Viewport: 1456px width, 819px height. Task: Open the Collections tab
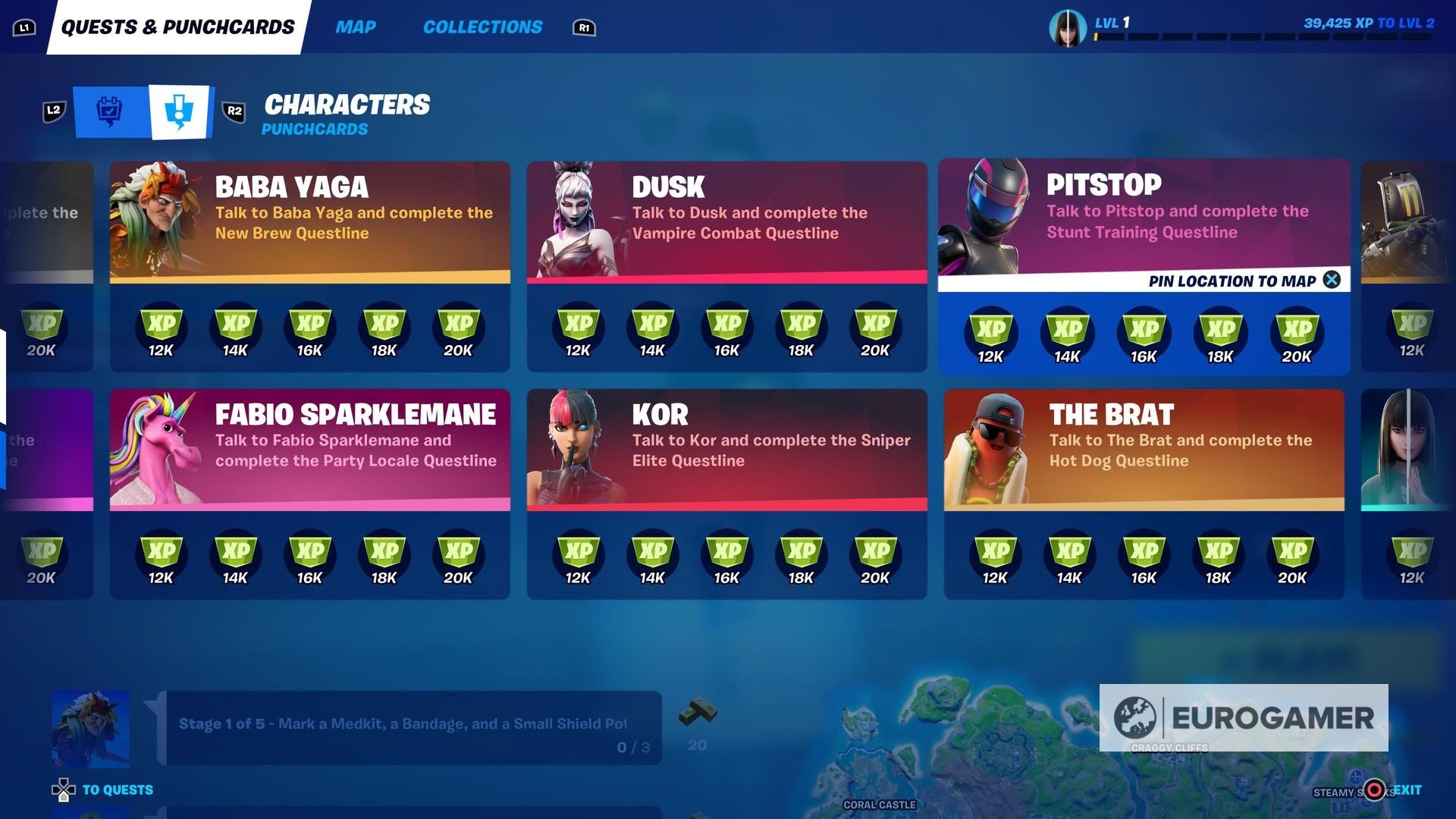point(484,27)
